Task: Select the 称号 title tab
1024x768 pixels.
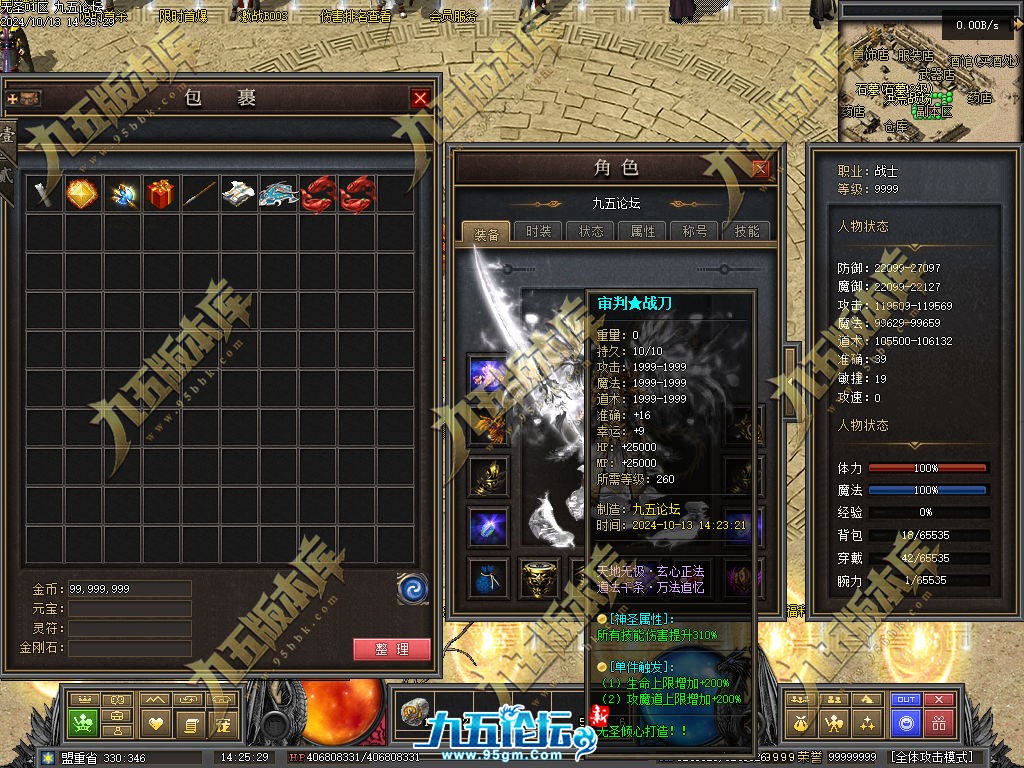Action: 695,231
